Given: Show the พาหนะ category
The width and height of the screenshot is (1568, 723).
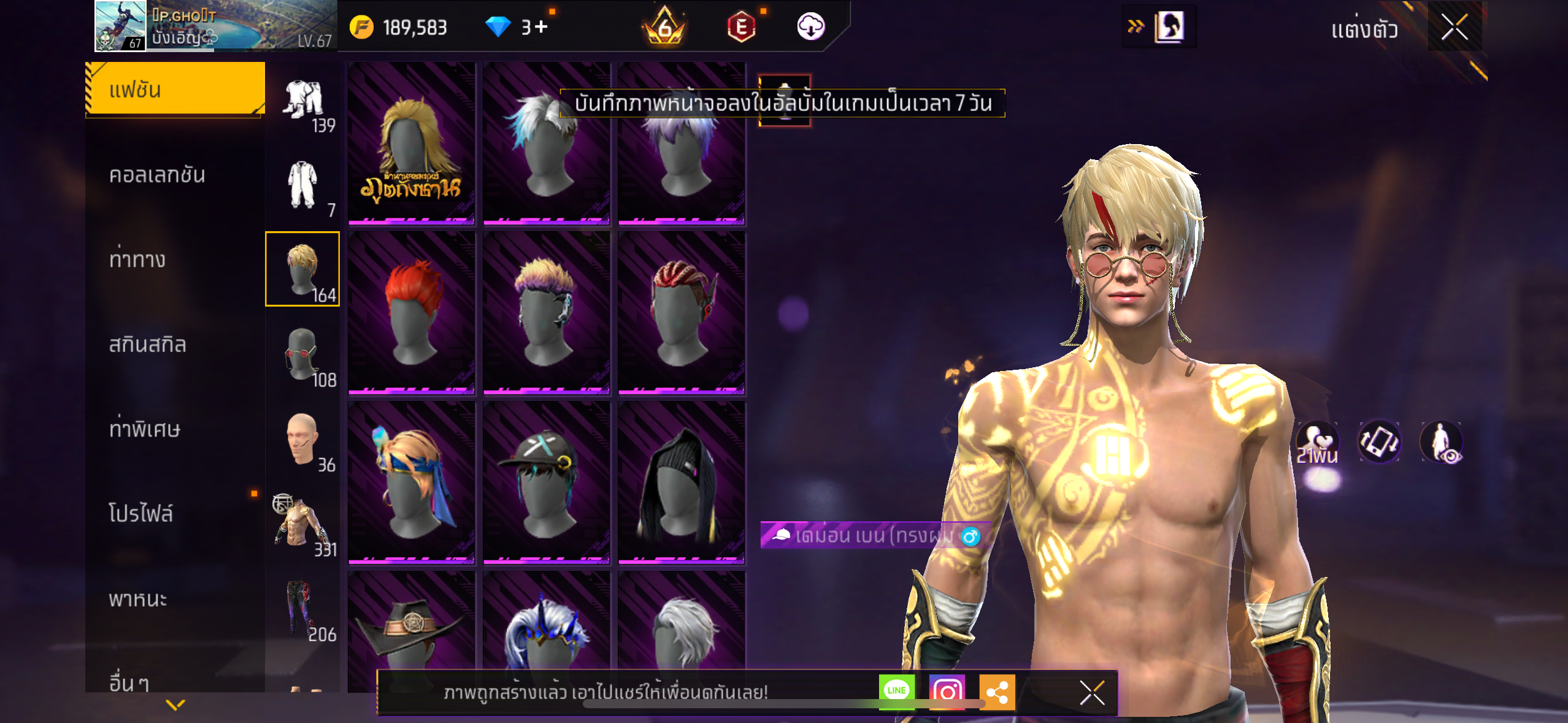Looking at the screenshot, I should click(x=138, y=599).
